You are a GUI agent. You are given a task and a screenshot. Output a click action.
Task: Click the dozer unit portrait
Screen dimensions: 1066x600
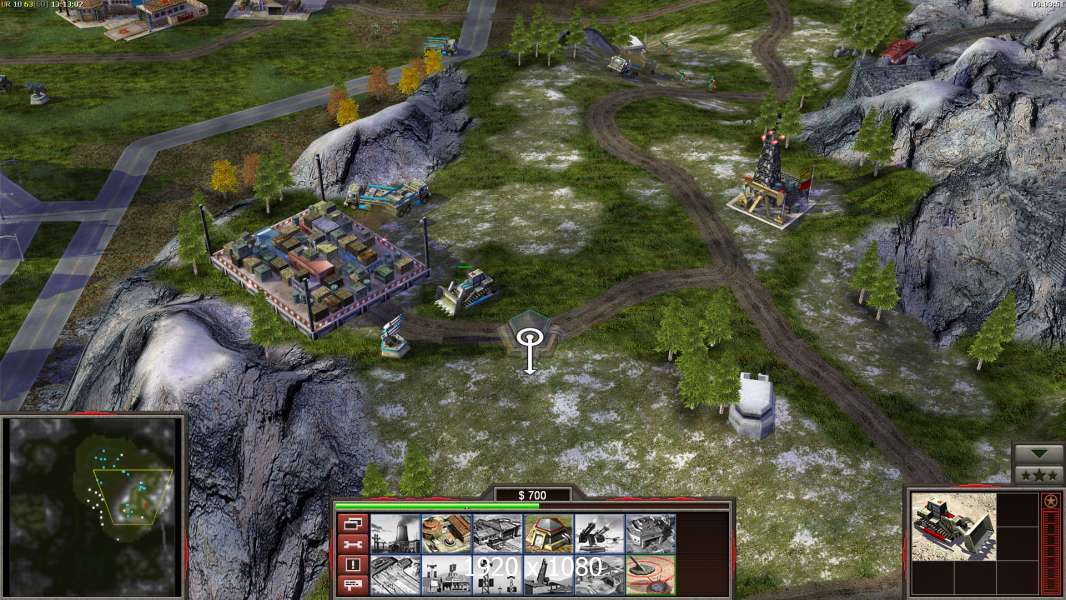pos(953,525)
